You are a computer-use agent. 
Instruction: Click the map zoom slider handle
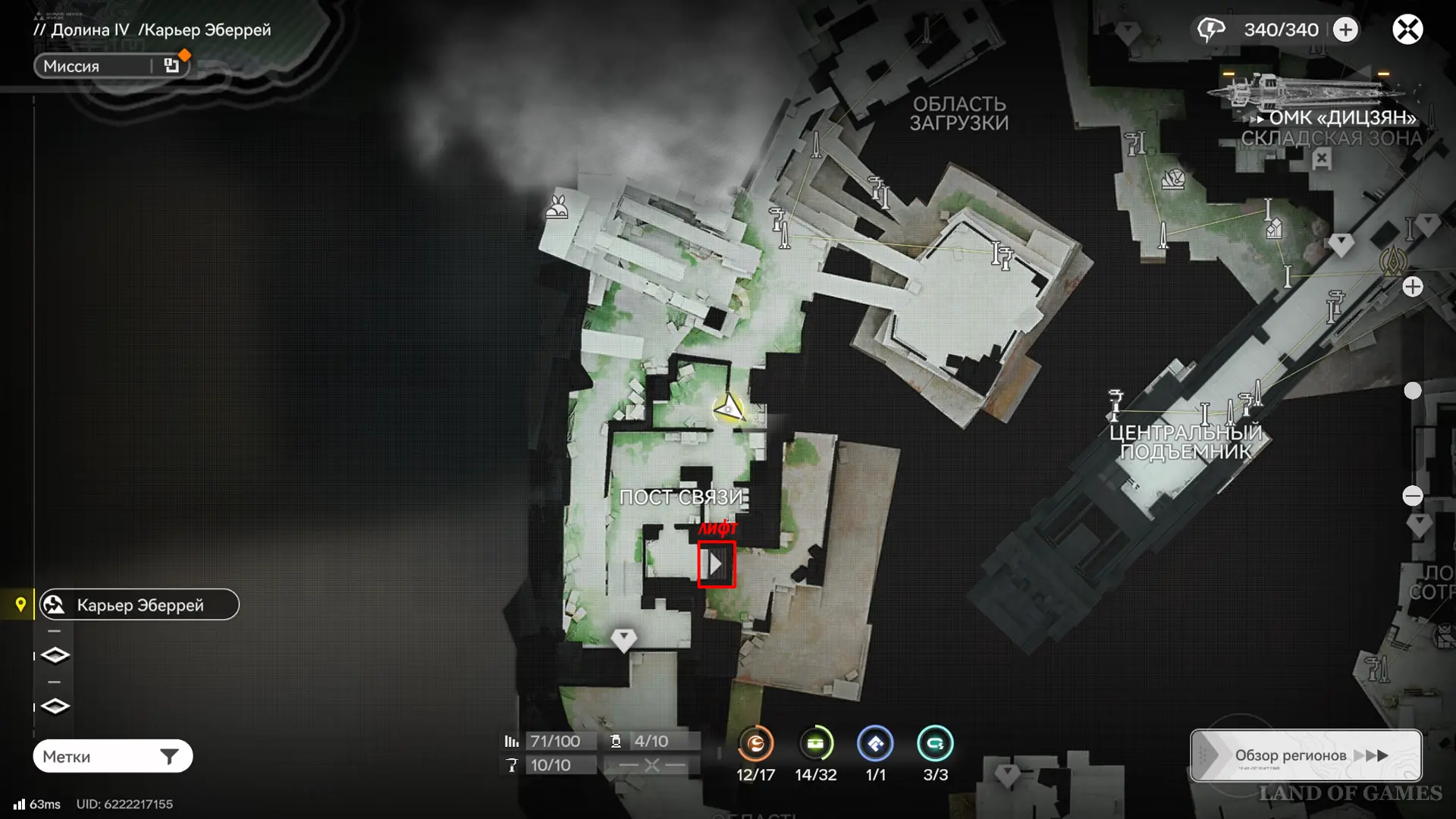pyautogui.click(x=1413, y=391)
